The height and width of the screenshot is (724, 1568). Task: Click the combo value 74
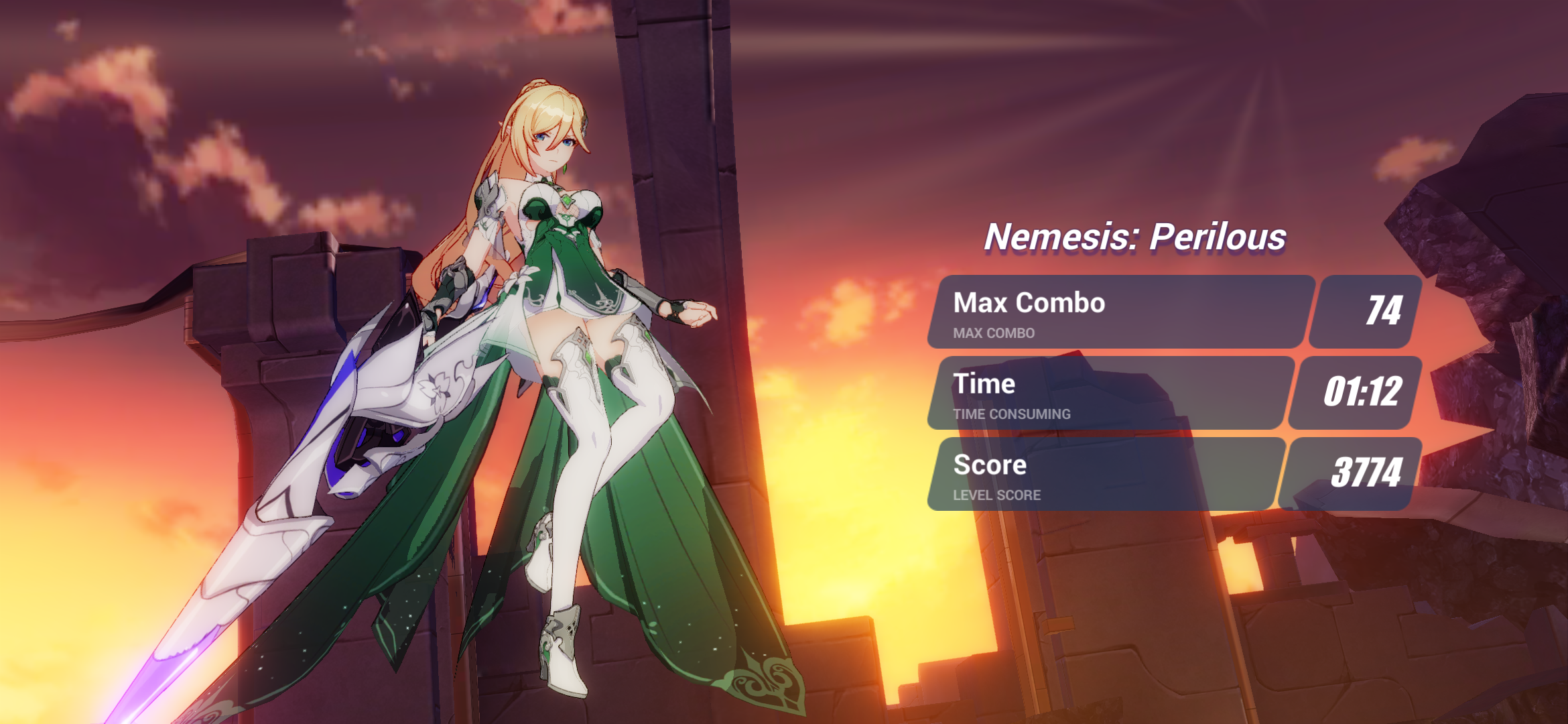[x=1386, y=310]
